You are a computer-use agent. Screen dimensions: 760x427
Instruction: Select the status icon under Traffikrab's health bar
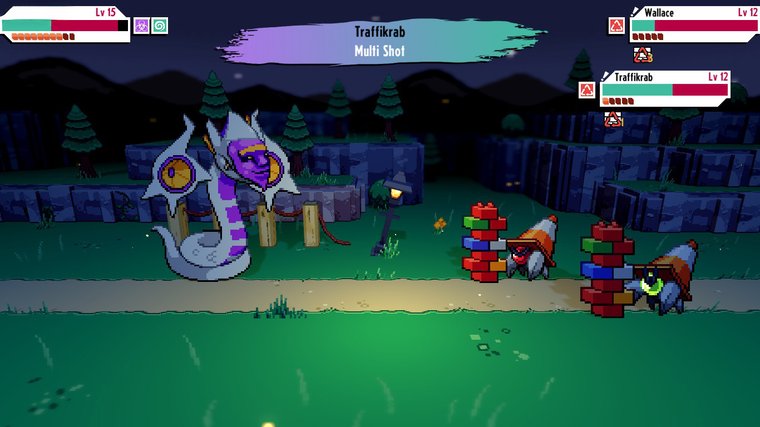tap(612, 119)
